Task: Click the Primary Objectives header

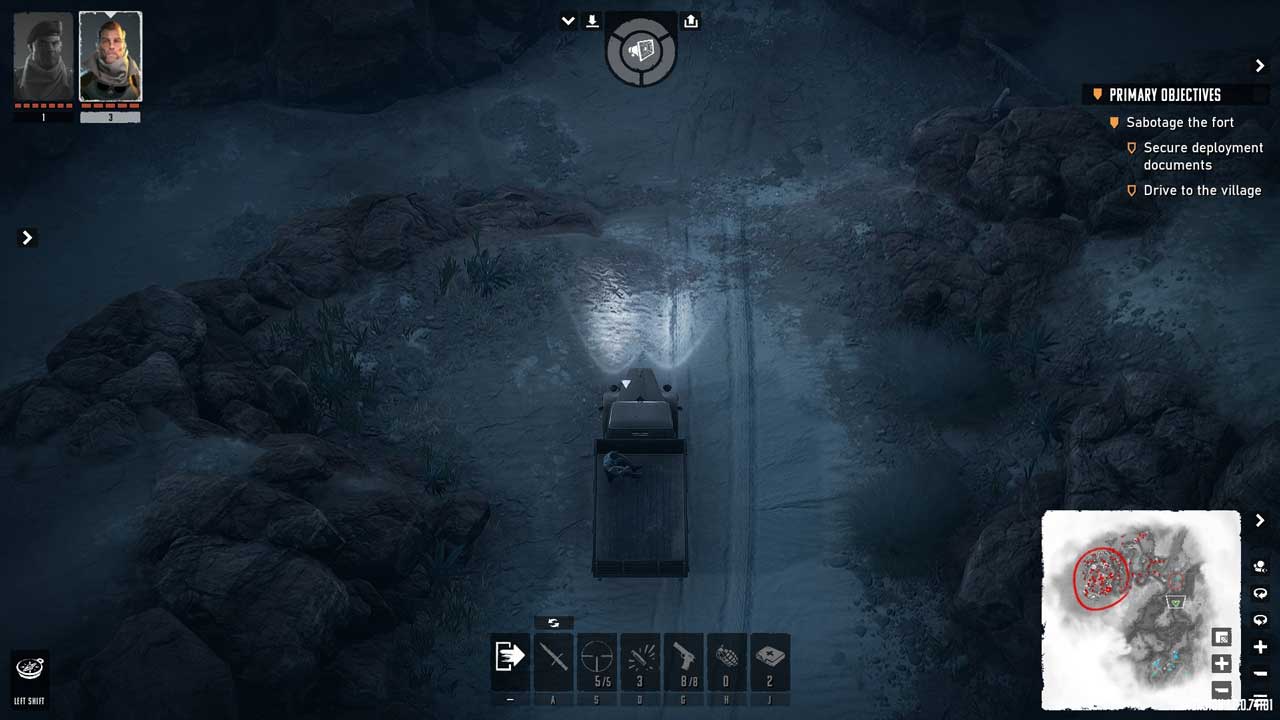Action: [1165, 95]
